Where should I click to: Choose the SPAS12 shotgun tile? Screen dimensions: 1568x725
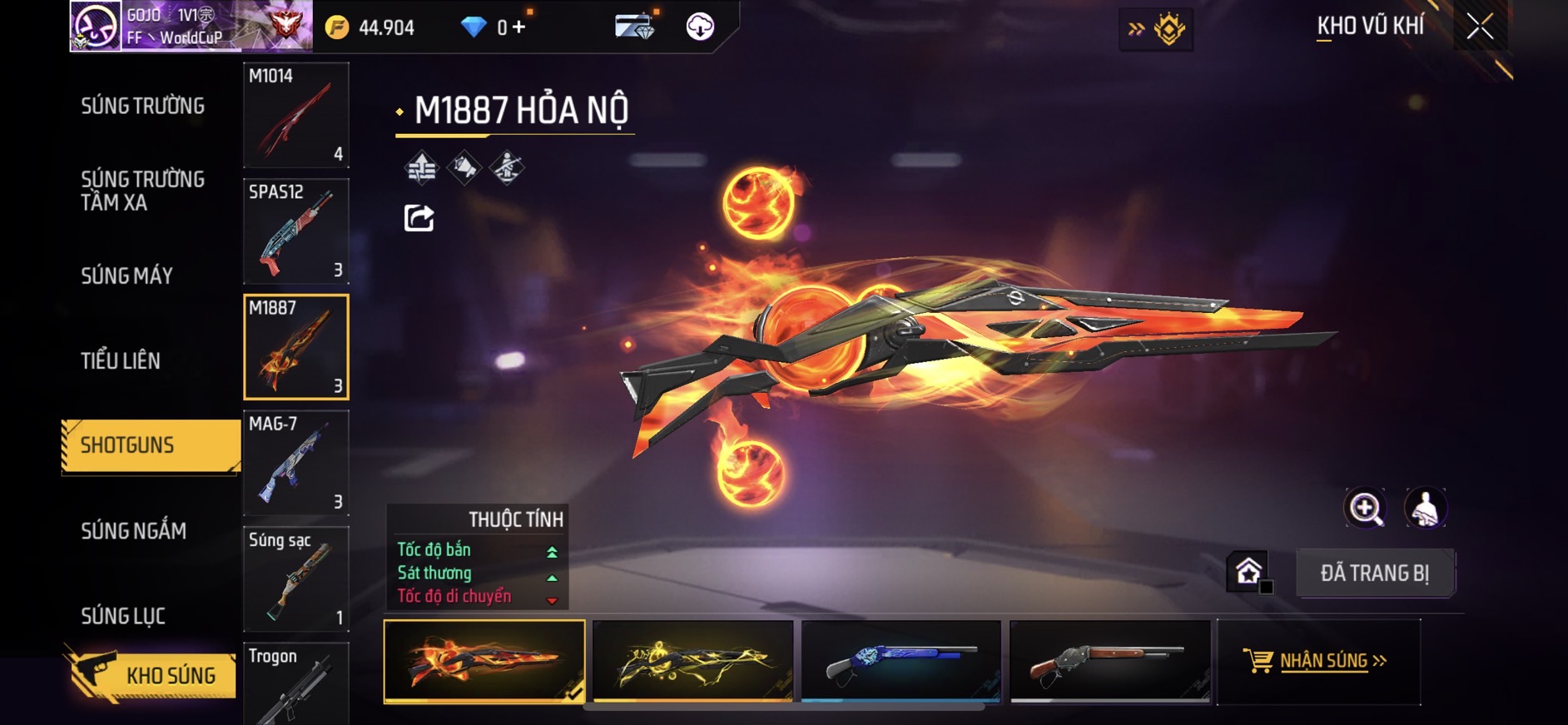point(295,231)
